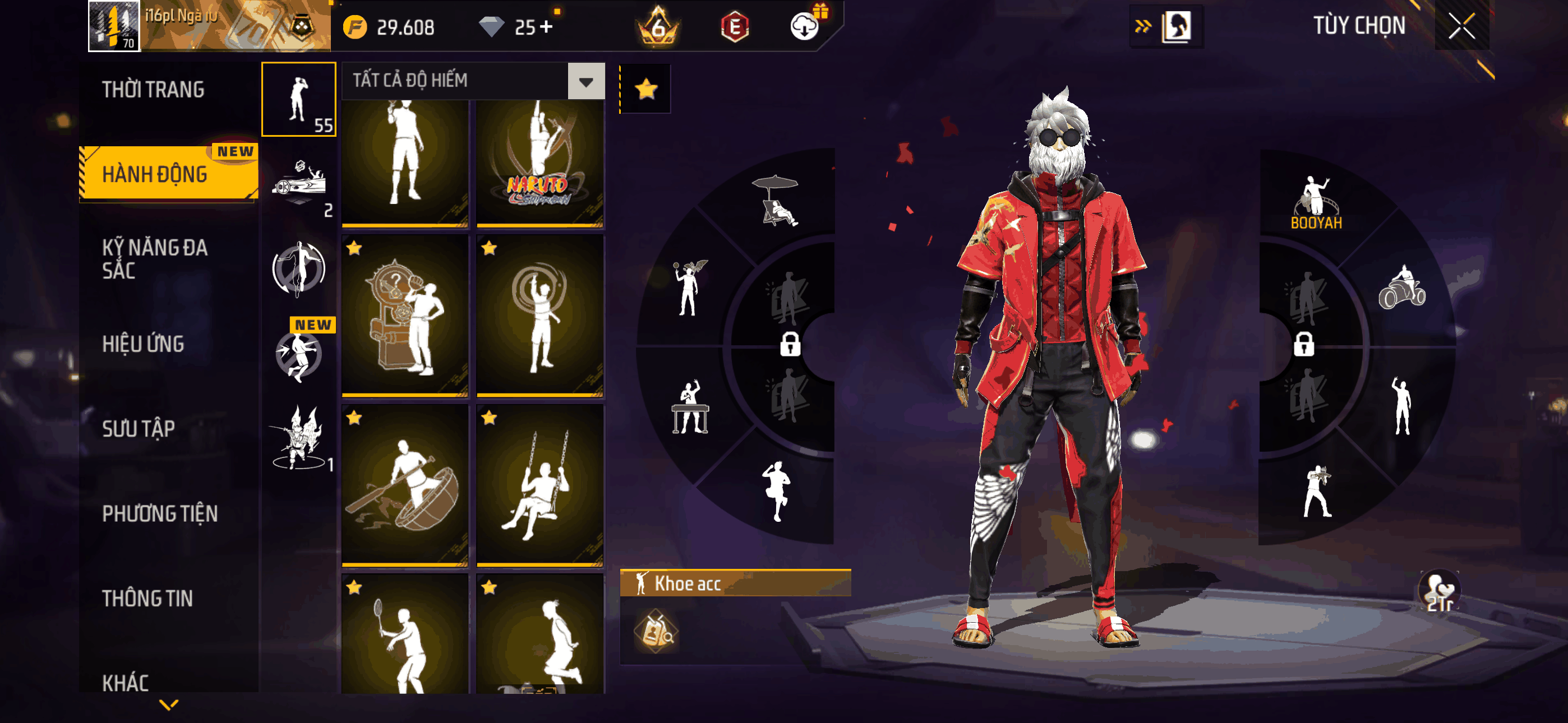The height and width of the screenshot is (723, 1568).
Task: Close the screen with the X button
Action: 1461,26
